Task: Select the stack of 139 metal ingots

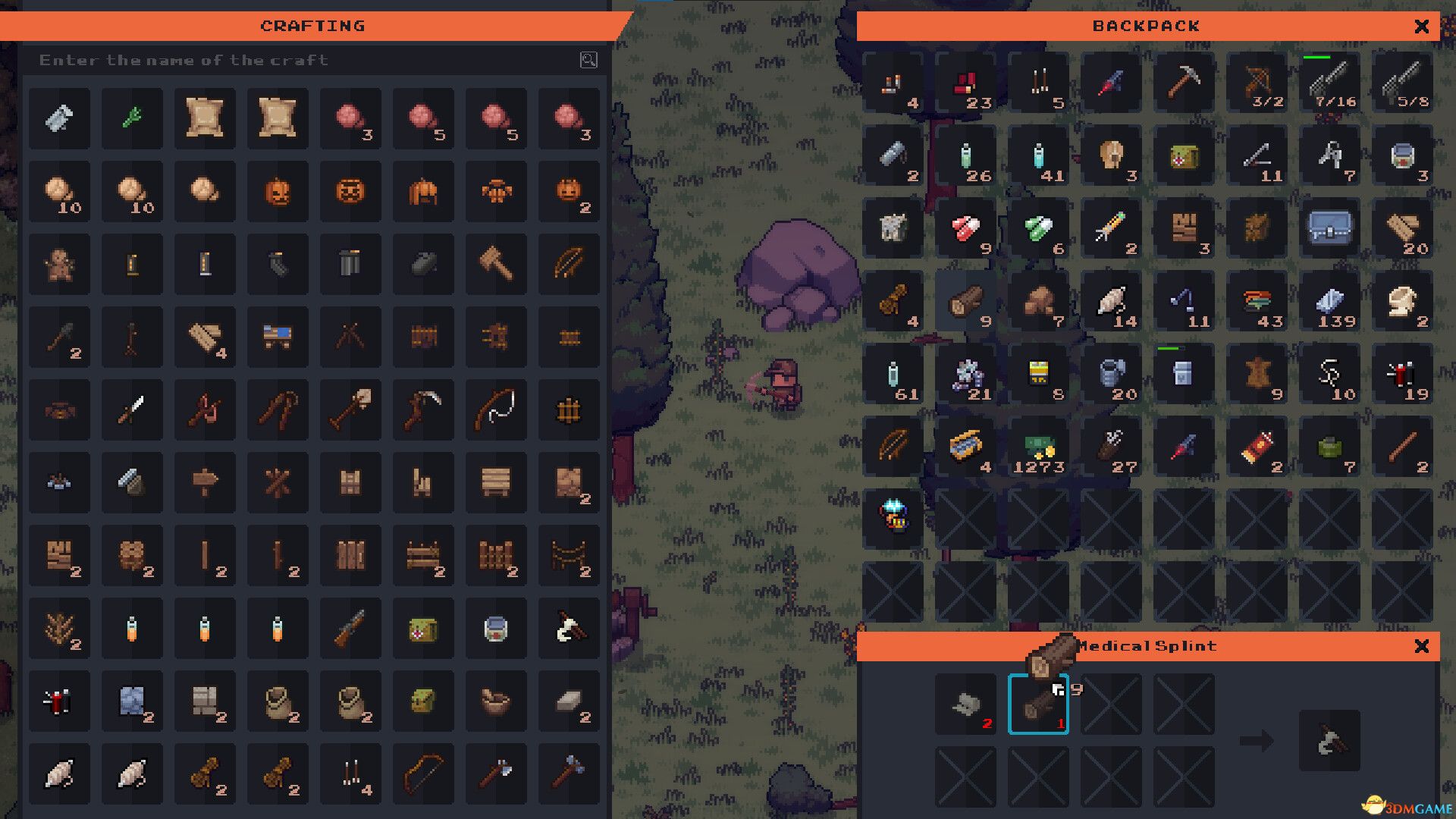Action: pos(1329,301)
